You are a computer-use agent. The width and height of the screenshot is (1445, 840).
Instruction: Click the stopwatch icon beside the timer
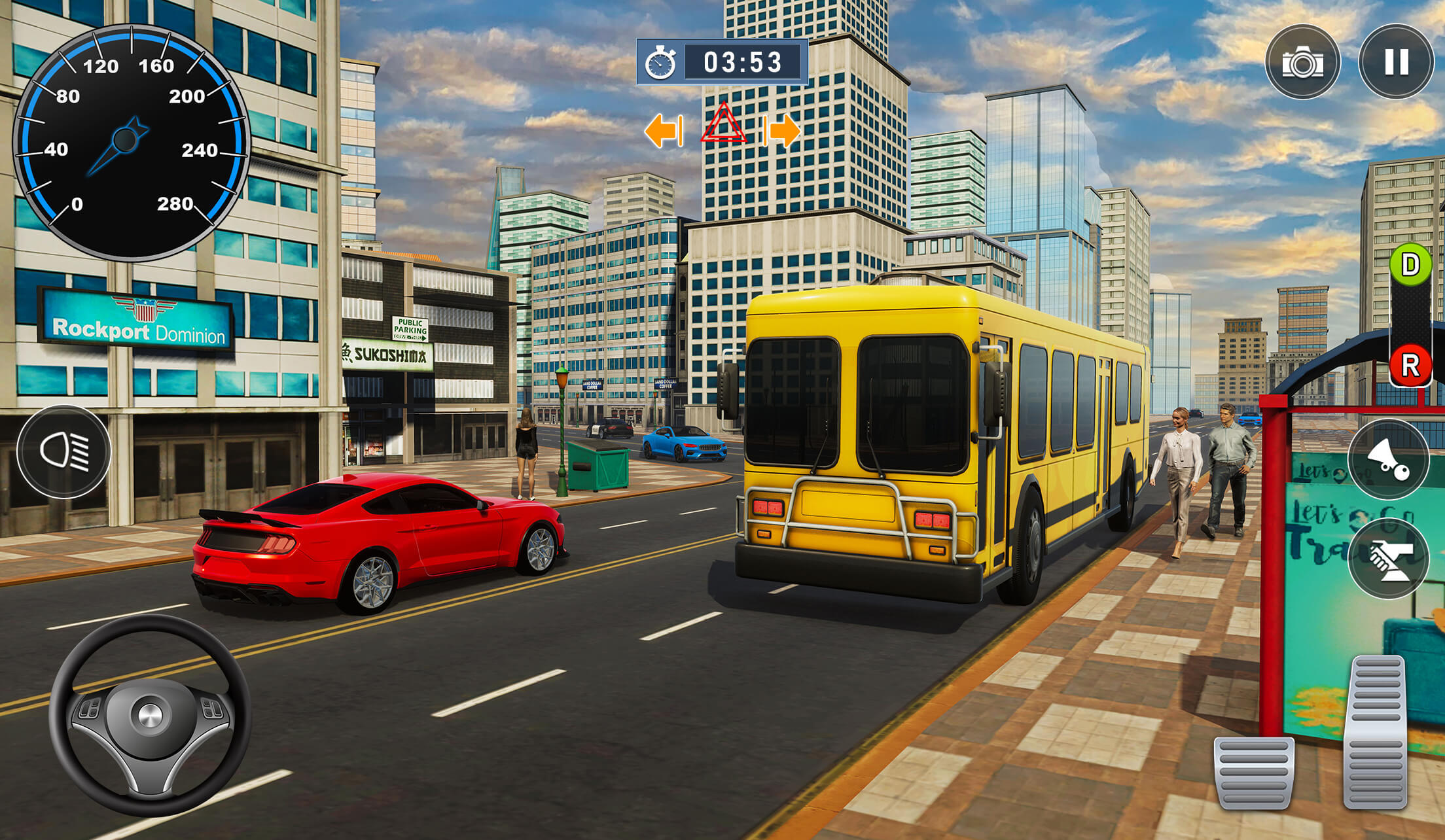(661, 62)
